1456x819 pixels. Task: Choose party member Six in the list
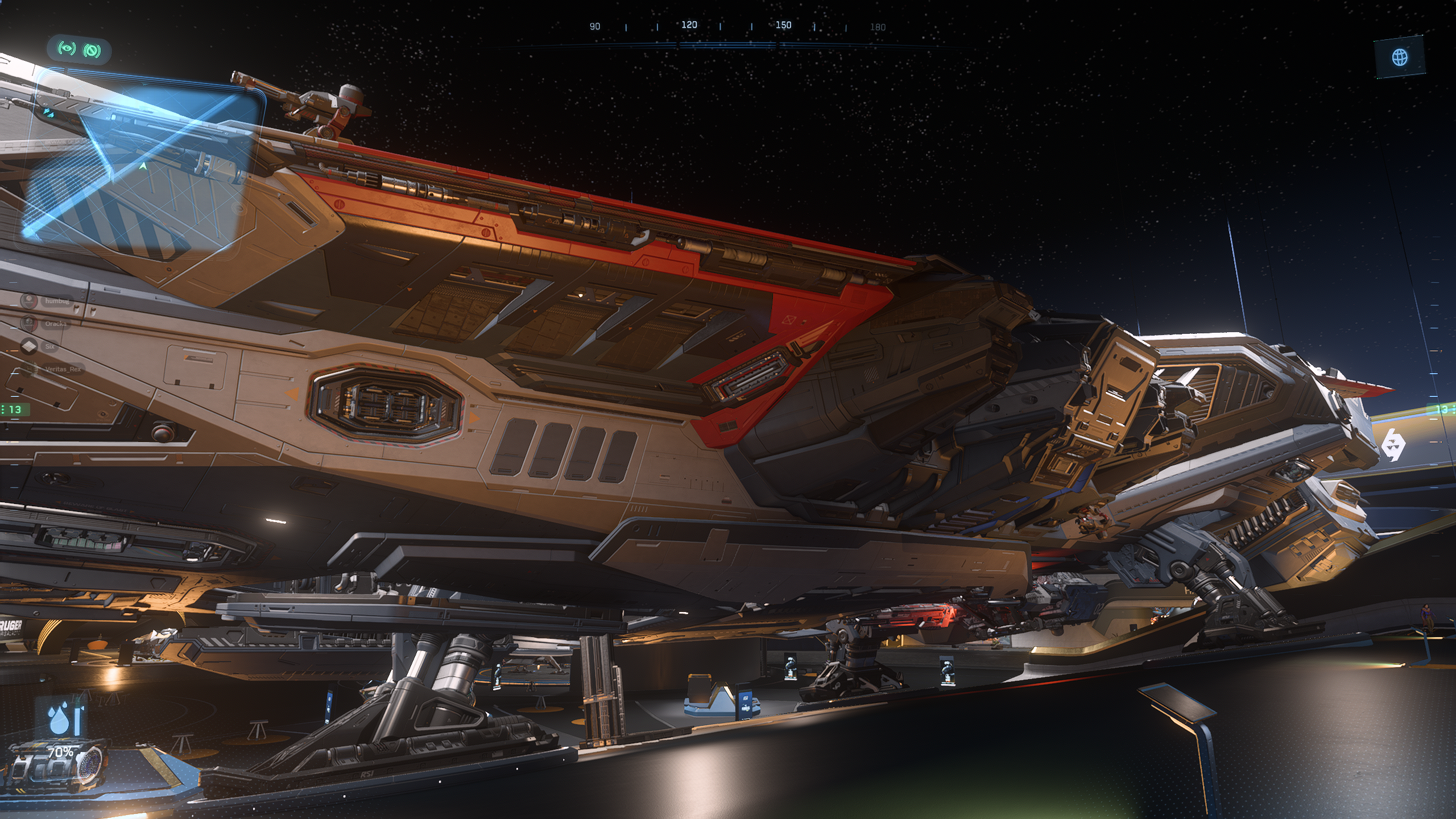pos(49,346)
